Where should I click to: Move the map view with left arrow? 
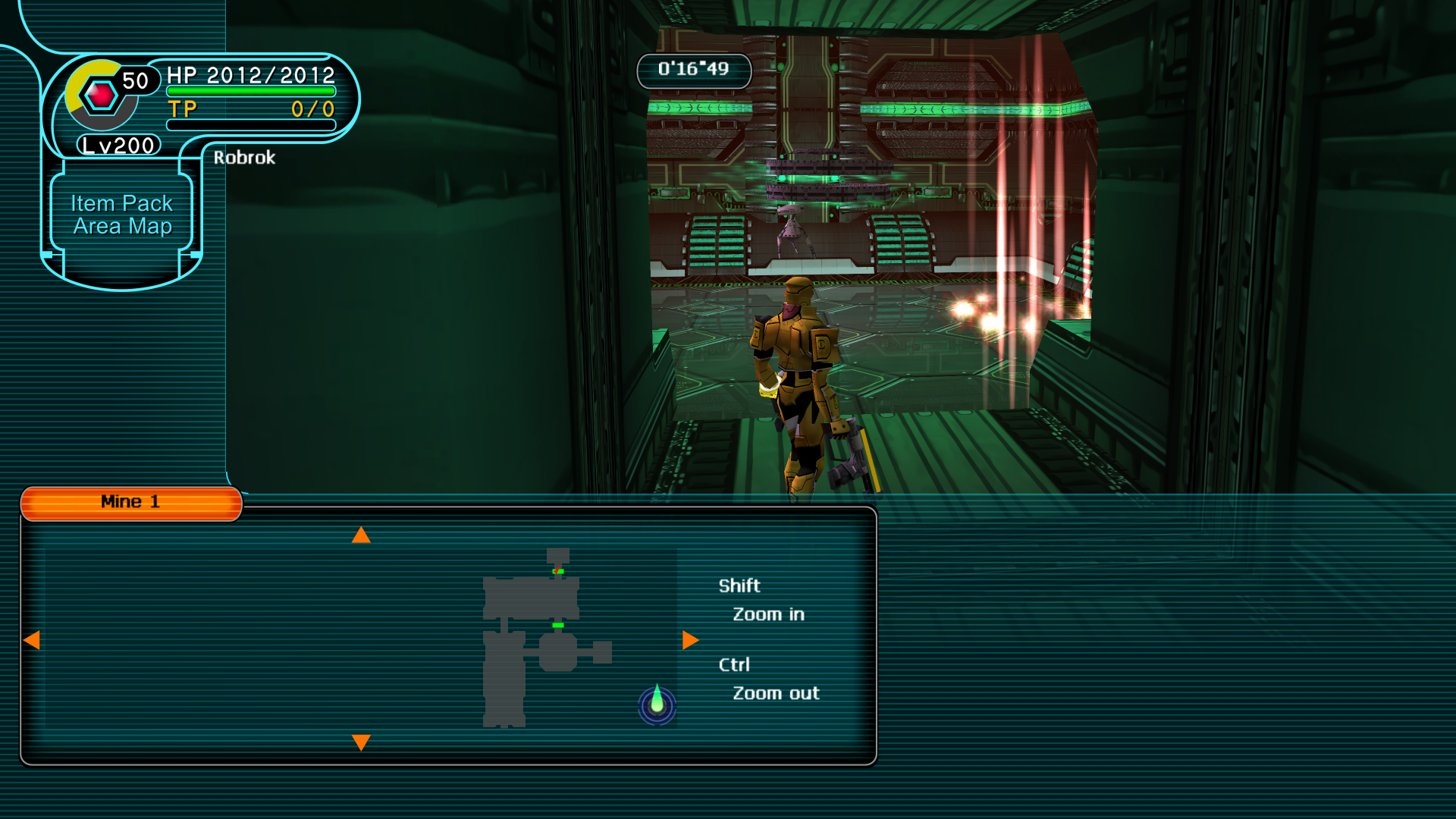32,640
